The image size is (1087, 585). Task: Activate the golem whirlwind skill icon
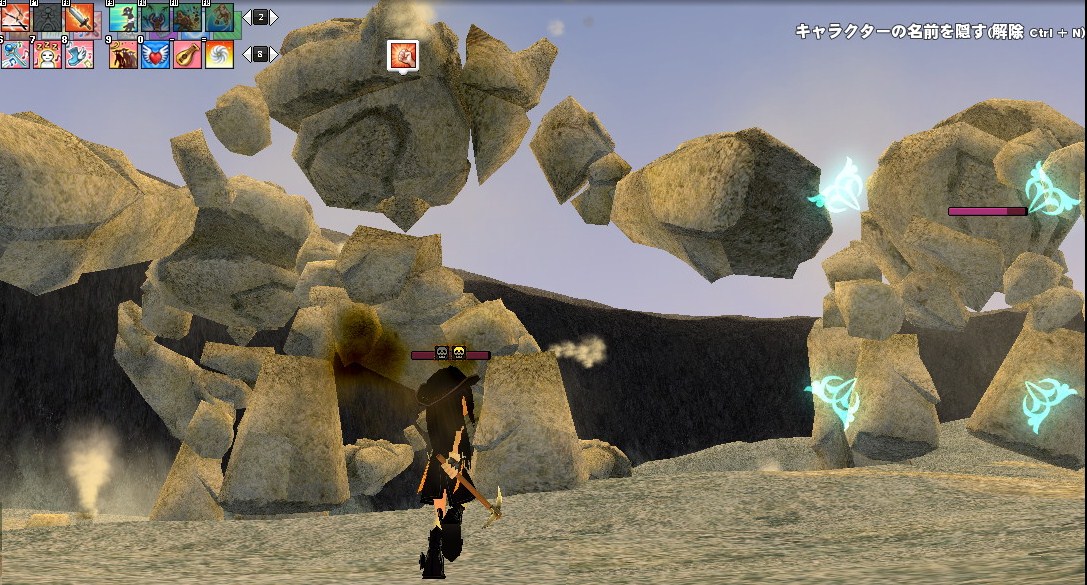click(x=219, y=17)
